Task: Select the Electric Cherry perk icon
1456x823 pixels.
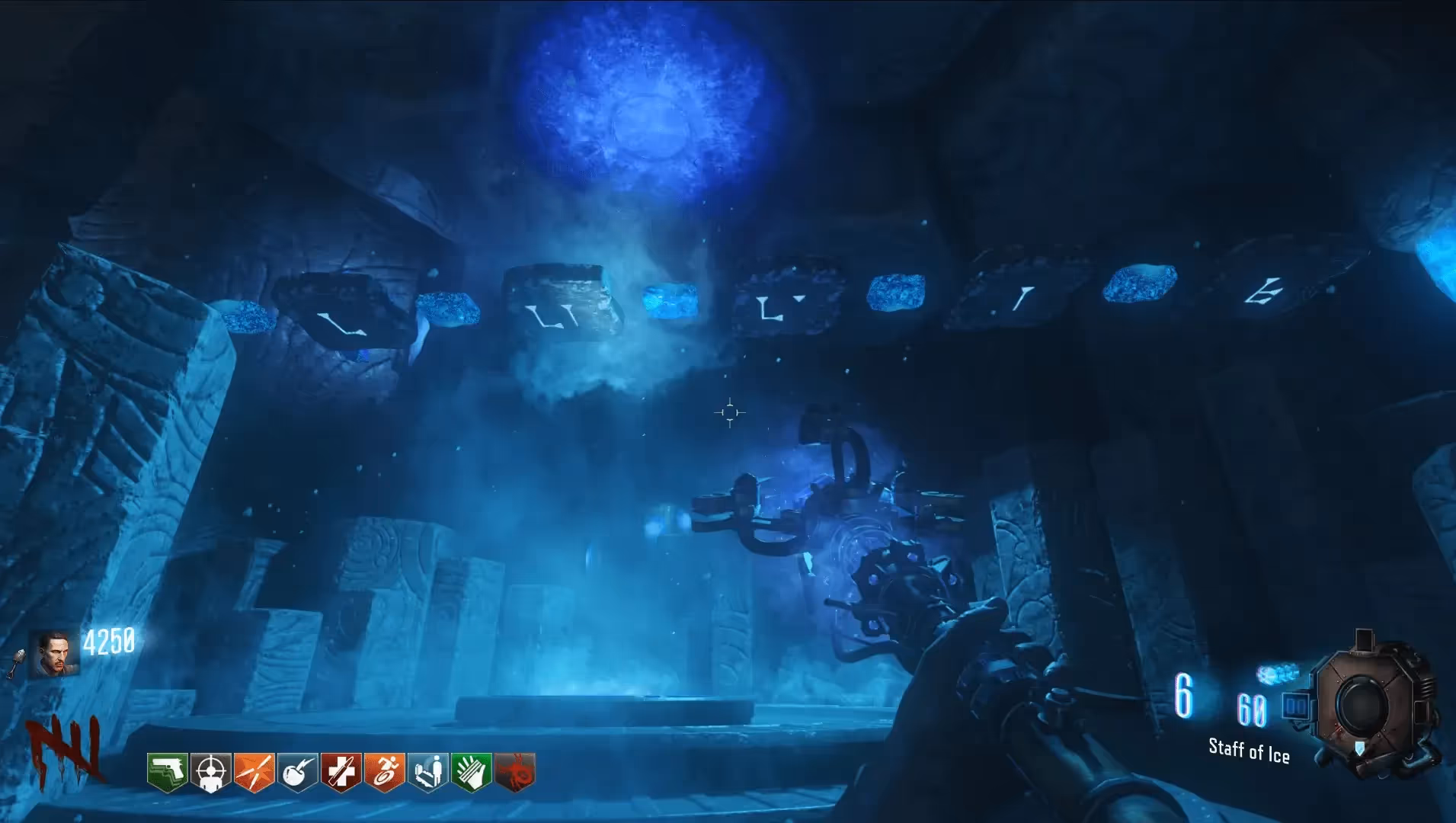Action: click(x=298, y=772)
